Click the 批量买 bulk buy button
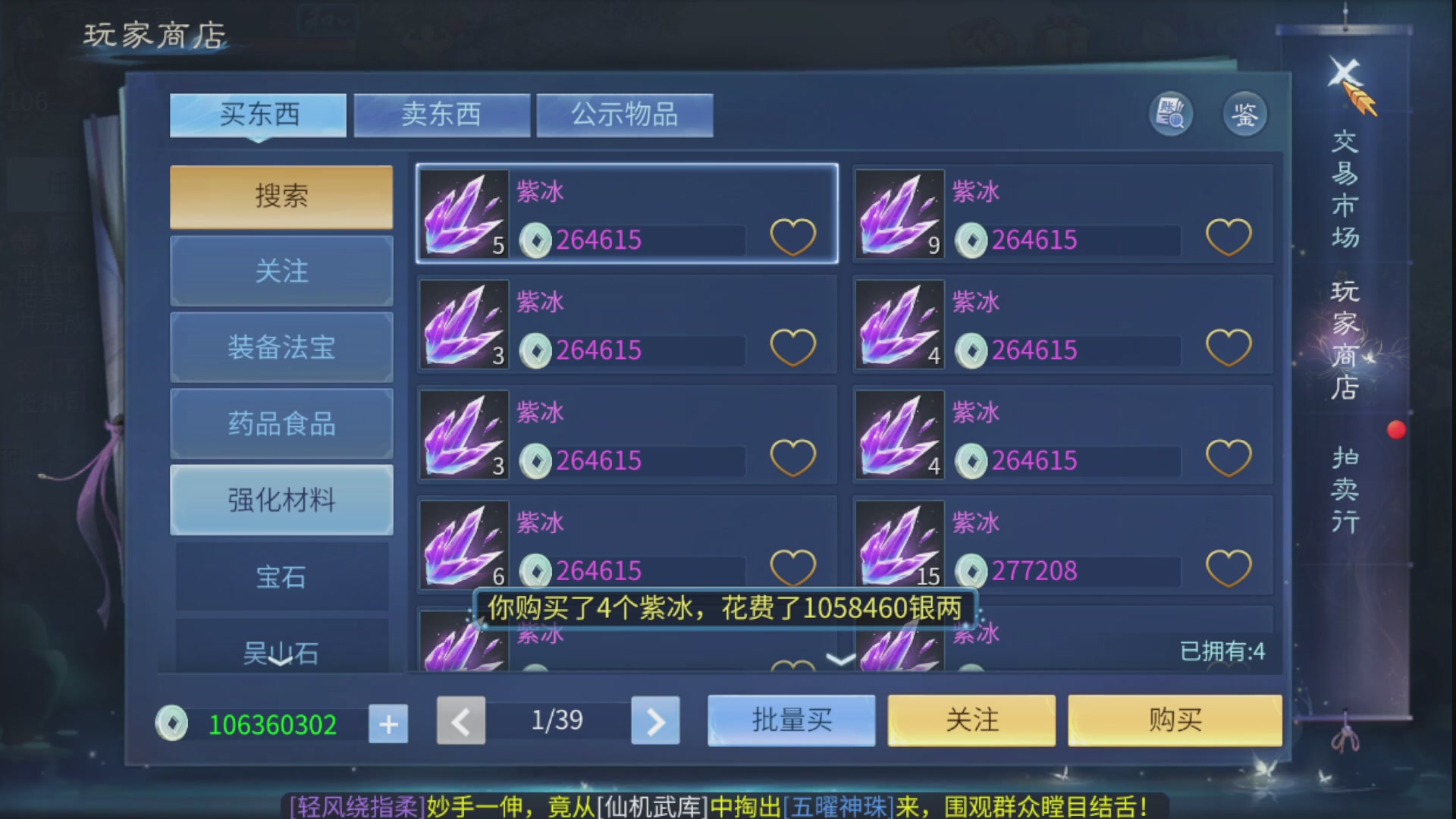This screenshot has width=1456, height=819. [x=791, y=720]
